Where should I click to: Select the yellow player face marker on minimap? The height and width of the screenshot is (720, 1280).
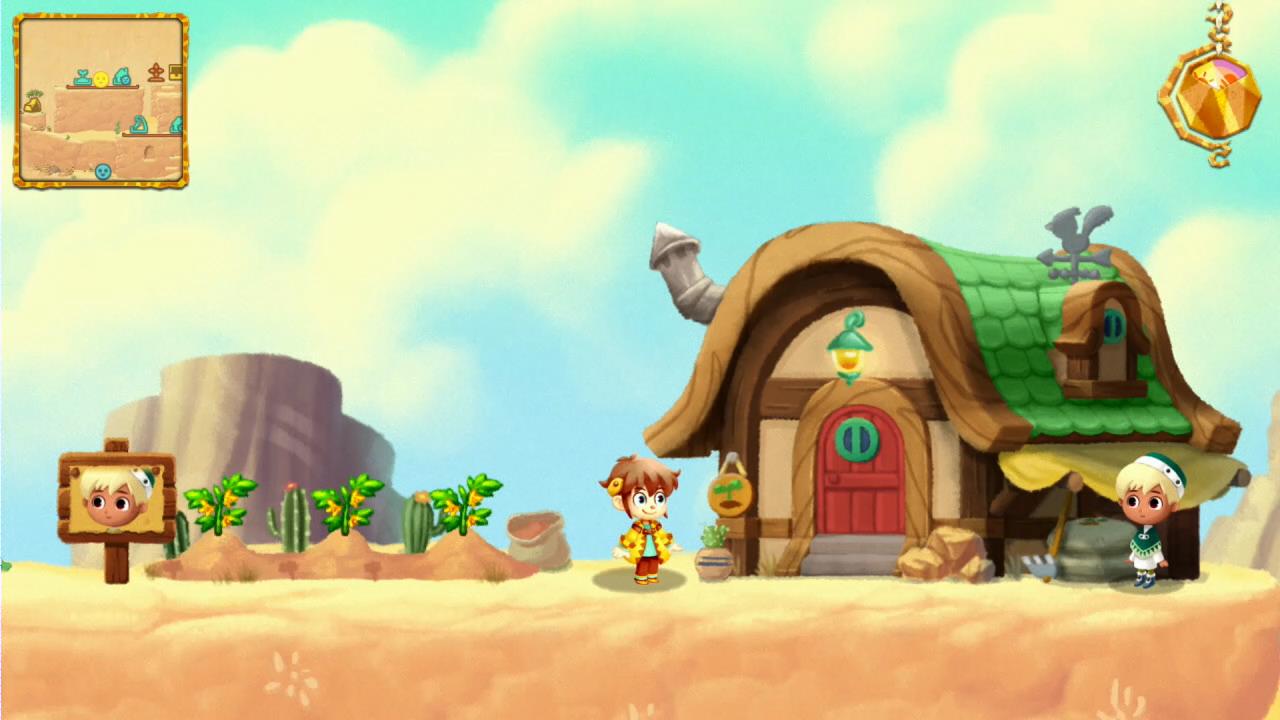[x=101, y=79]
